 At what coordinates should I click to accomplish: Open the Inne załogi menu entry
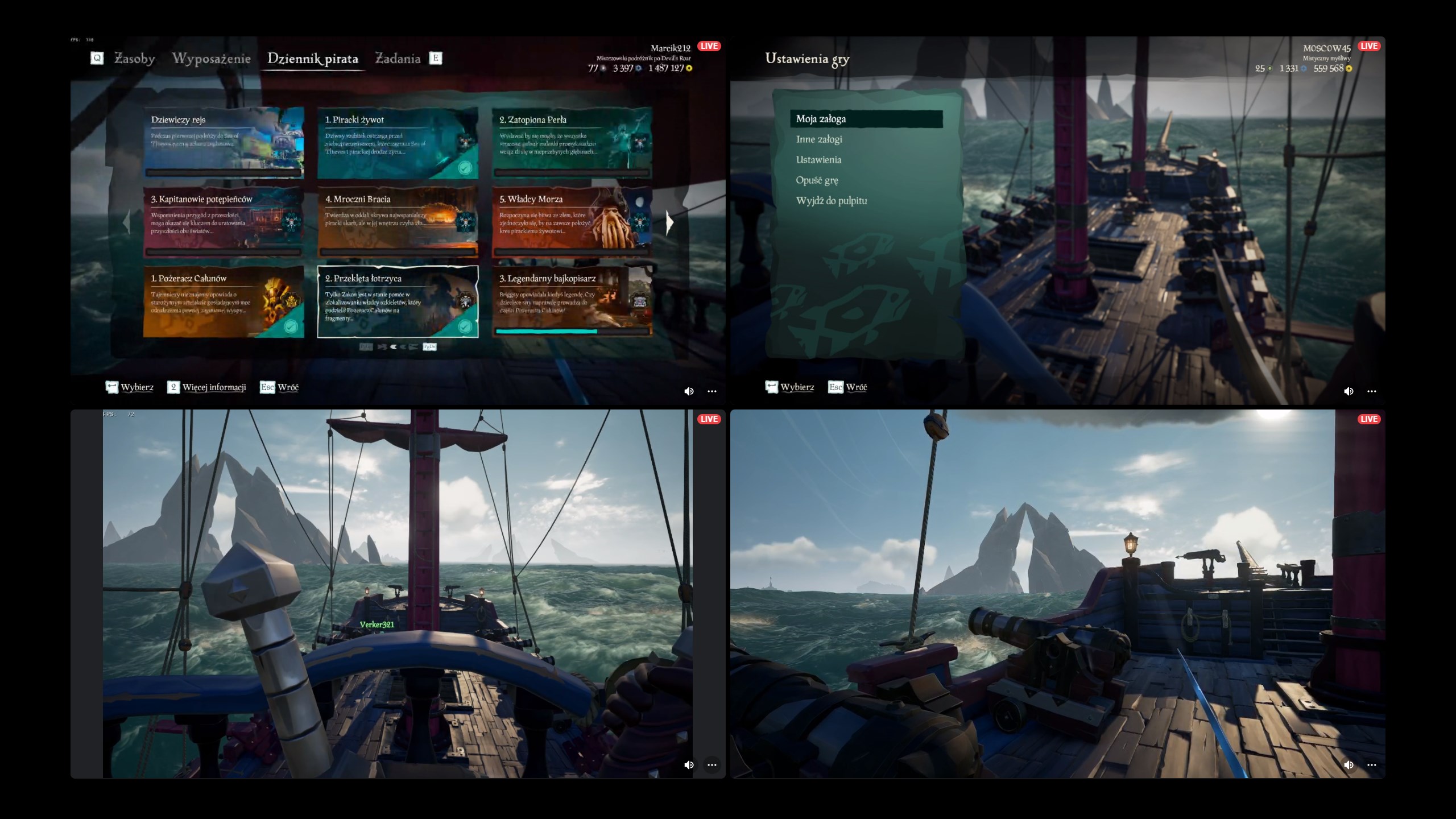(x=819, y=139)
